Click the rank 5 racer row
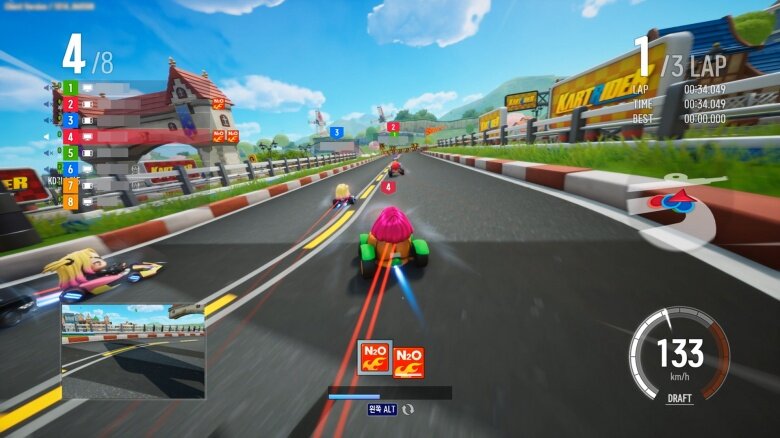 (x=100, y=153)
